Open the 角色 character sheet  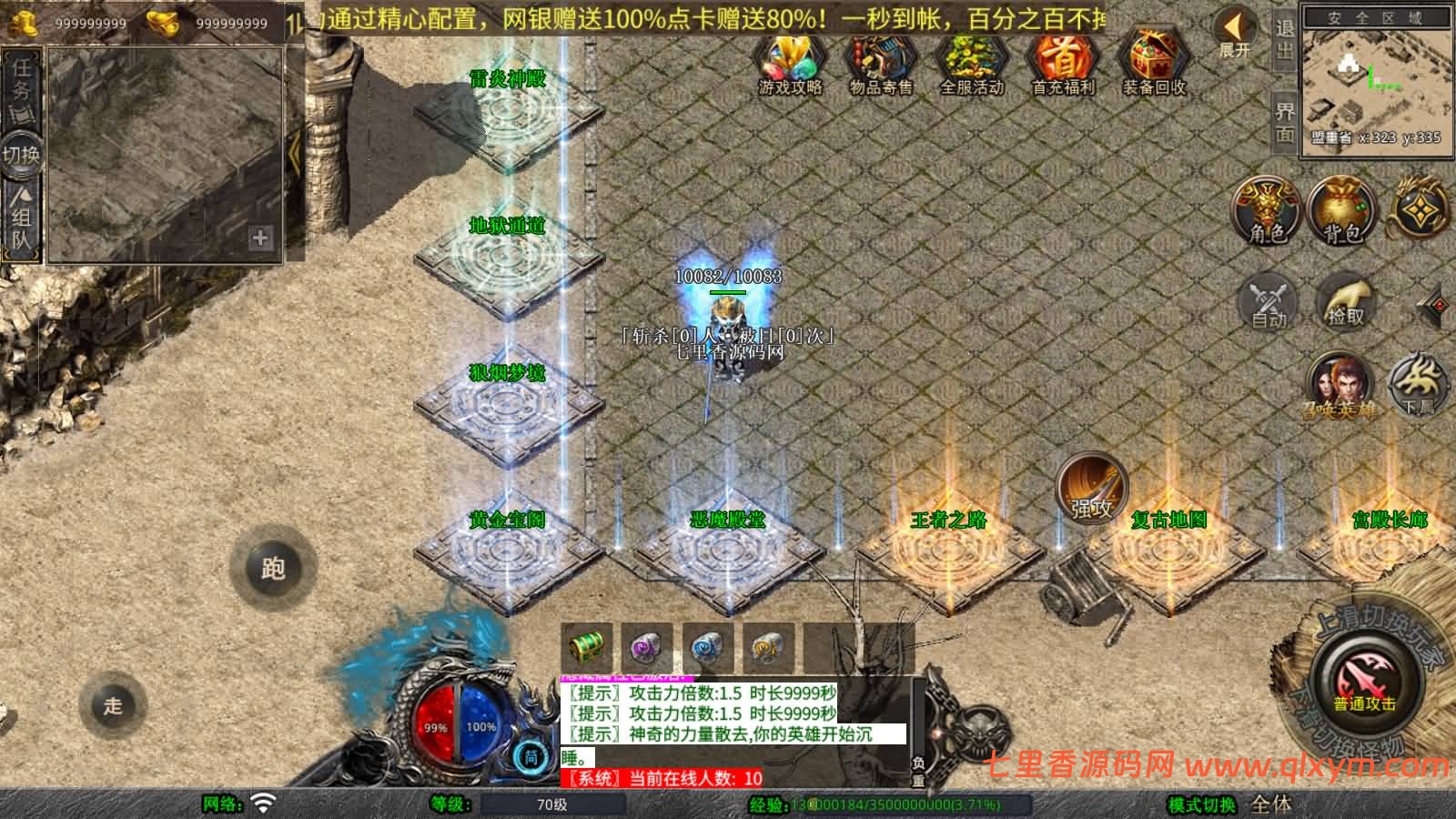(x=1267, y=211)
